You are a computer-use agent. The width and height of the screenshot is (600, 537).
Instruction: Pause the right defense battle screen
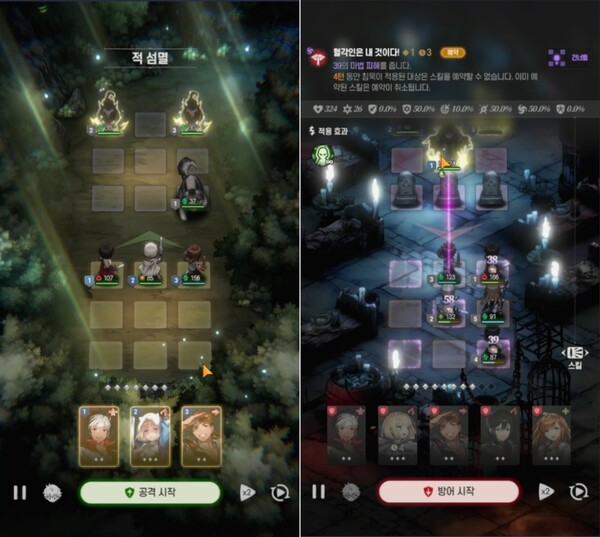[318, 492]
